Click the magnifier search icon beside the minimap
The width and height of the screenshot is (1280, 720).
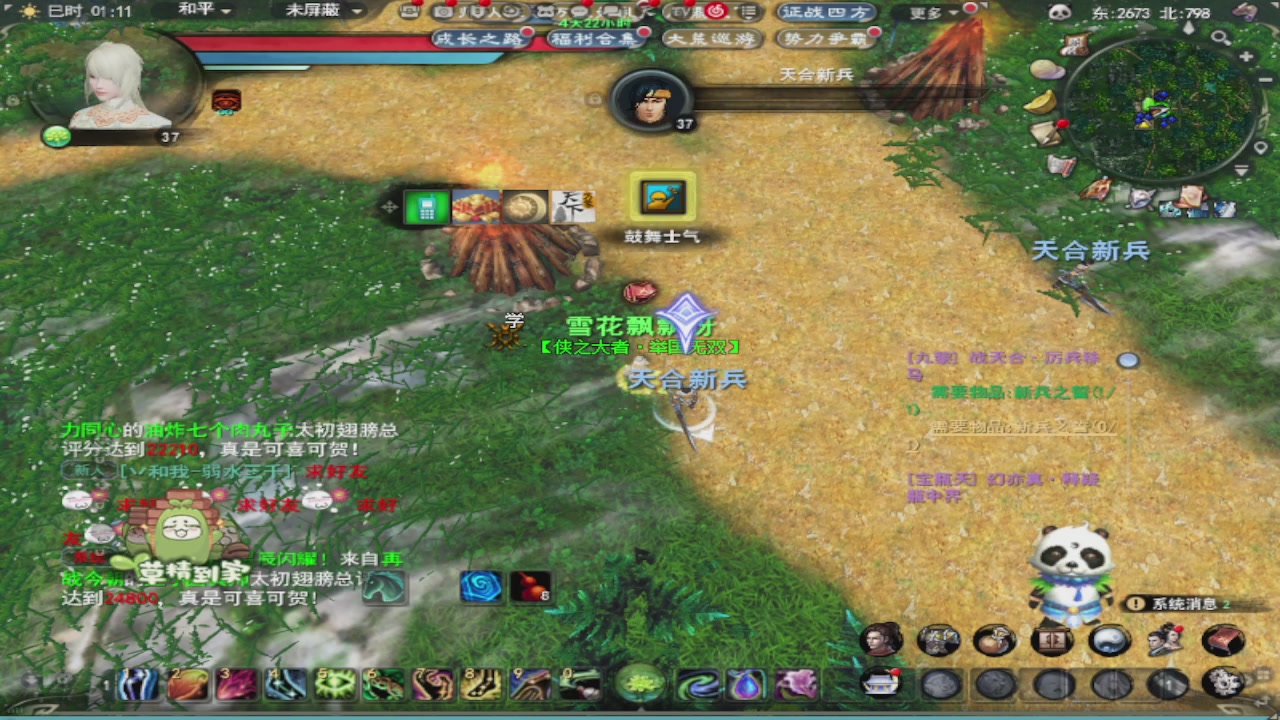click(1219, 37)
